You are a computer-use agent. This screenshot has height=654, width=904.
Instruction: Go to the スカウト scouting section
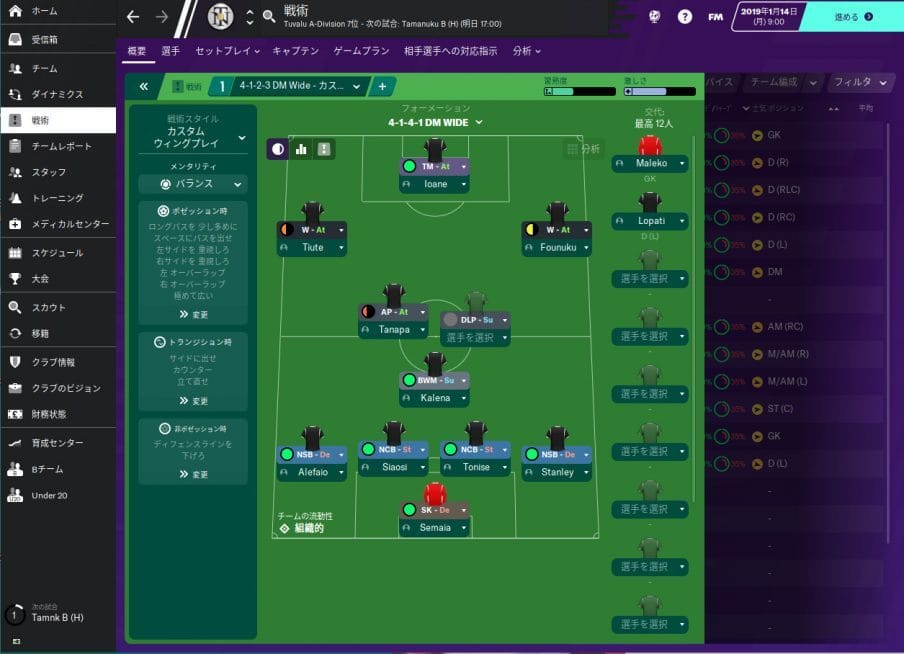48,307
